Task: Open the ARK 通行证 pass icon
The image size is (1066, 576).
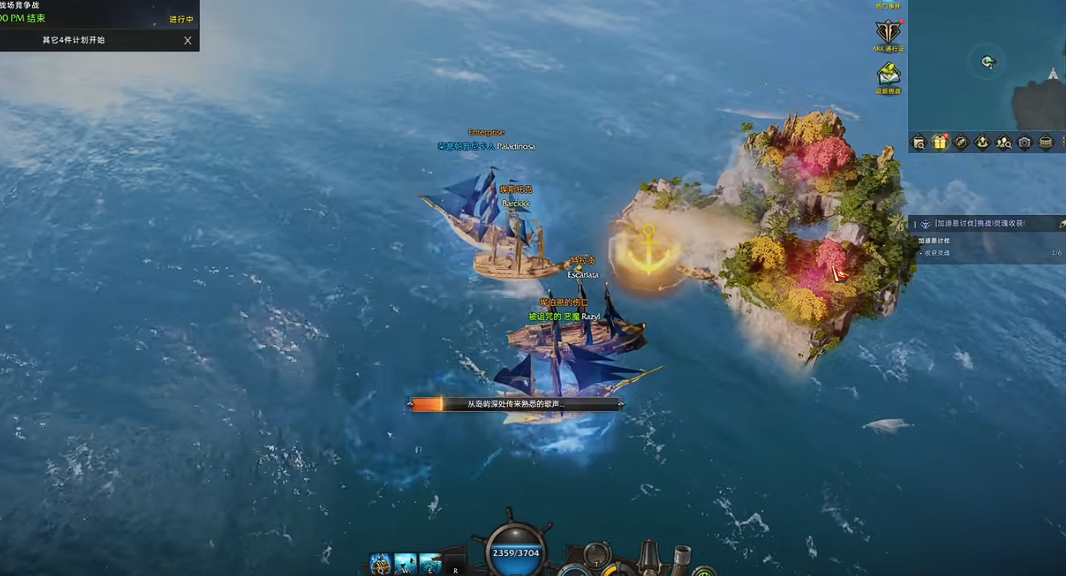Action: pyautogui.click(x=888, y=33)
